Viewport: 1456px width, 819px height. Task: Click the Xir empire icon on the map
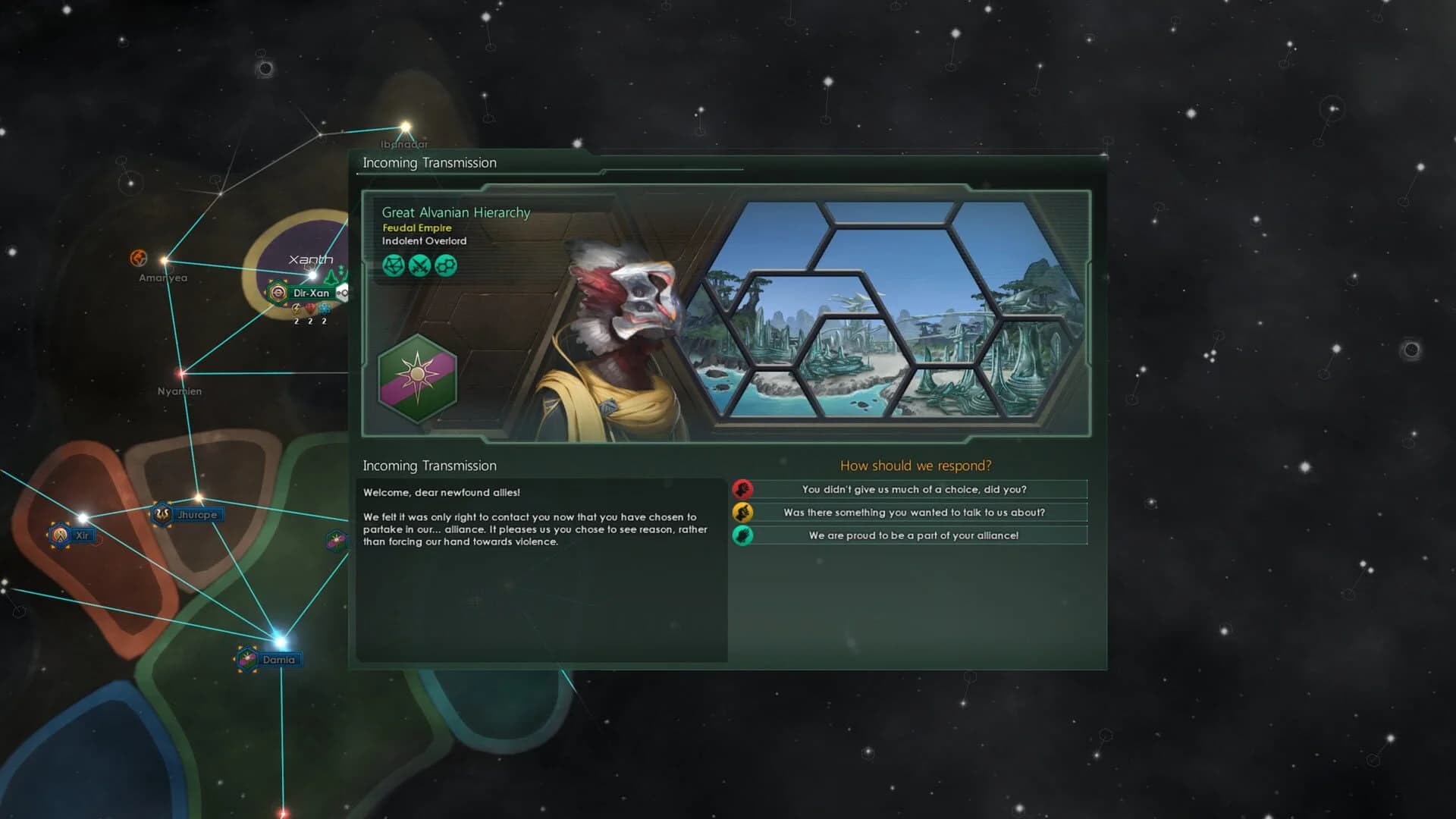pyautogui.click(x=60, y=535)
